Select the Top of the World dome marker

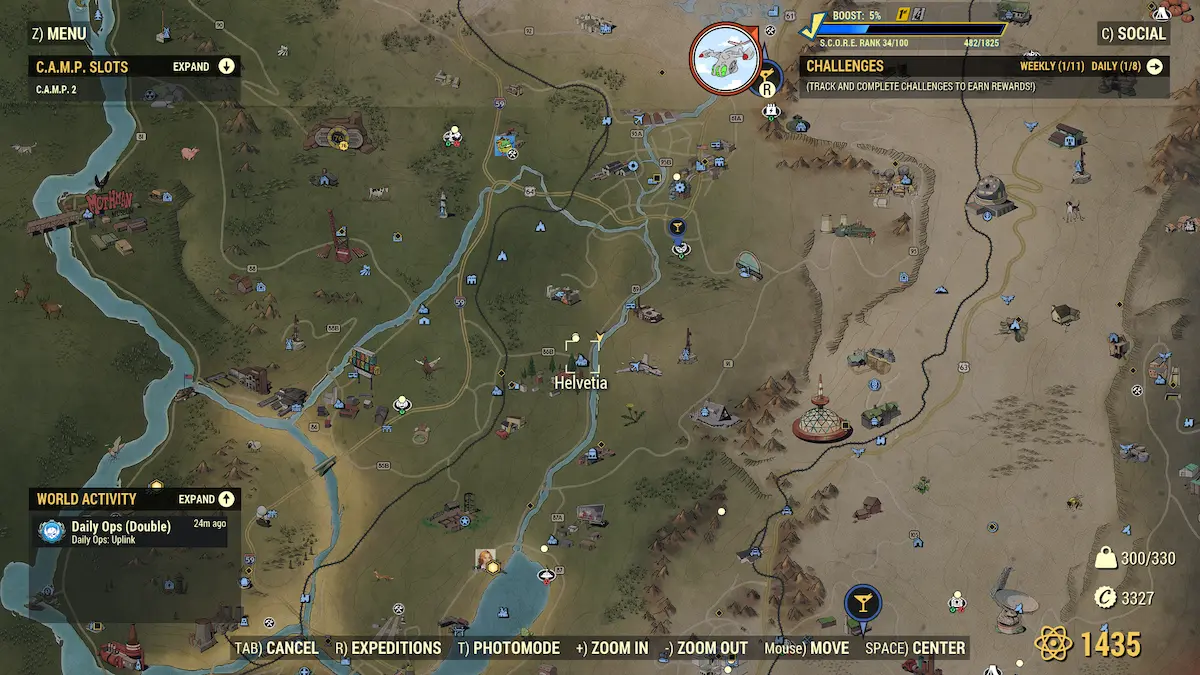(821, 418)
